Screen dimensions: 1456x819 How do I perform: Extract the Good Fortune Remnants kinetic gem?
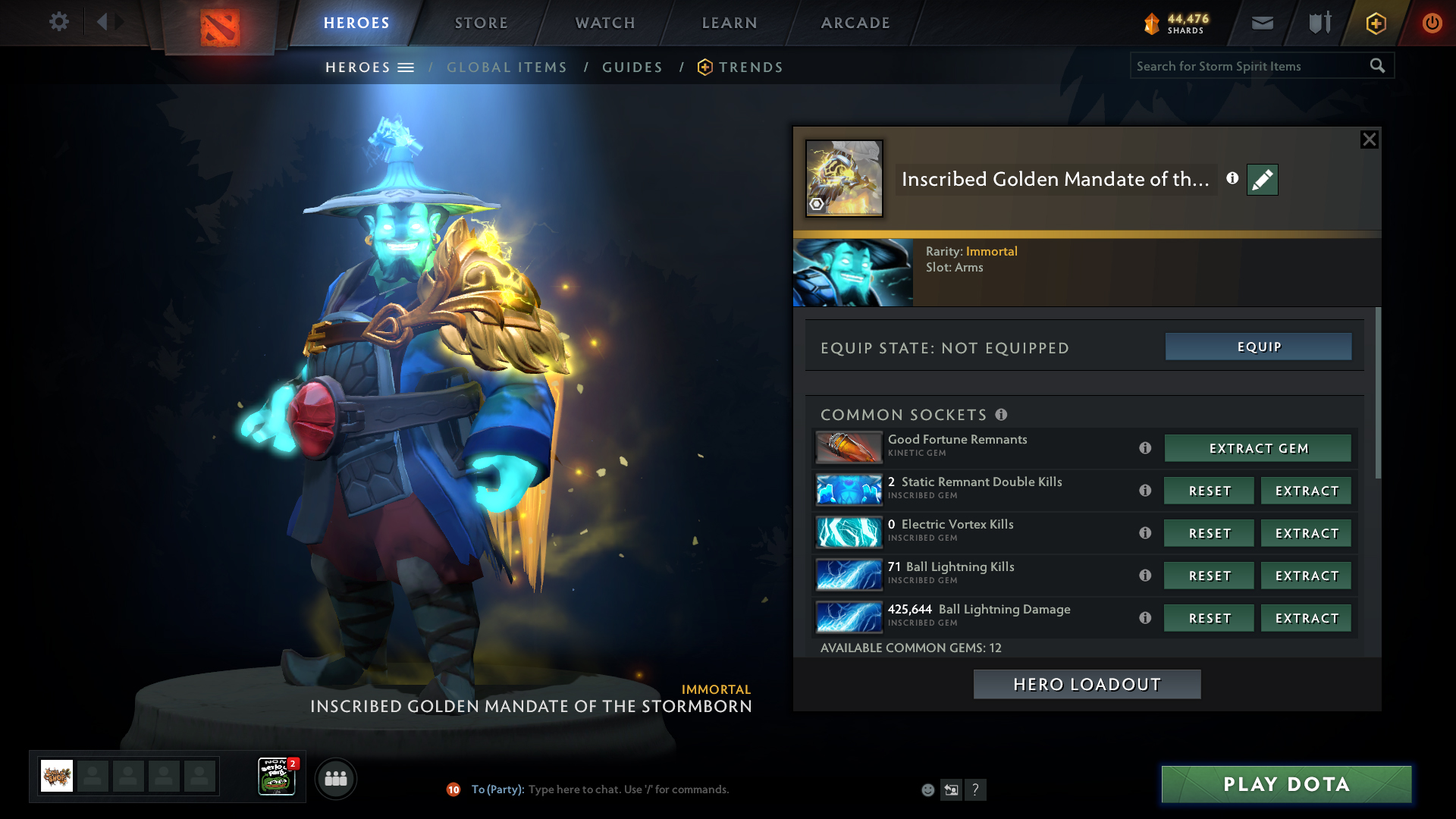click(1258, 448)
